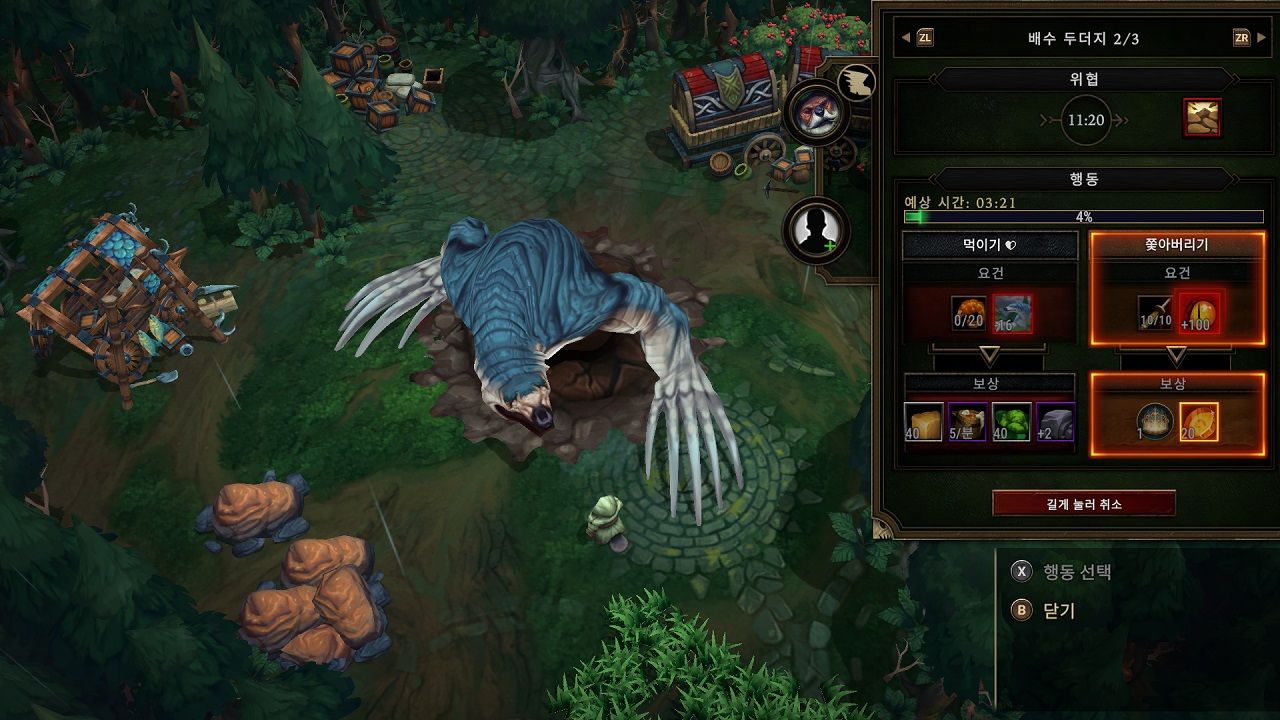
Task: Inspect the +100 red requirement icon
Action: [x=1198, y=314]
